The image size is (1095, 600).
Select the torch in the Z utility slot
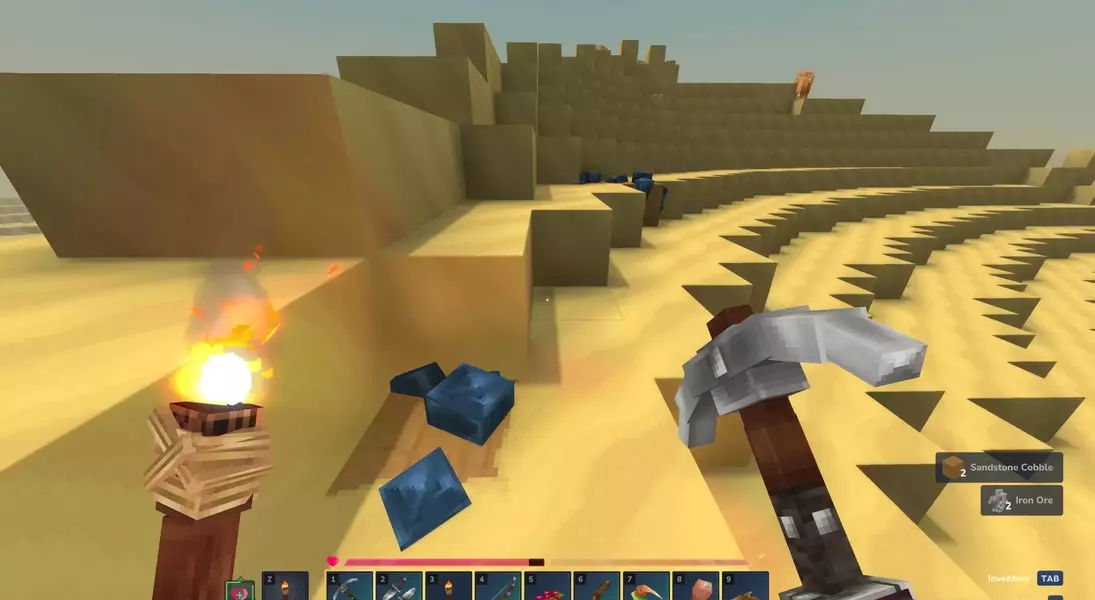(x=285, y=587)
